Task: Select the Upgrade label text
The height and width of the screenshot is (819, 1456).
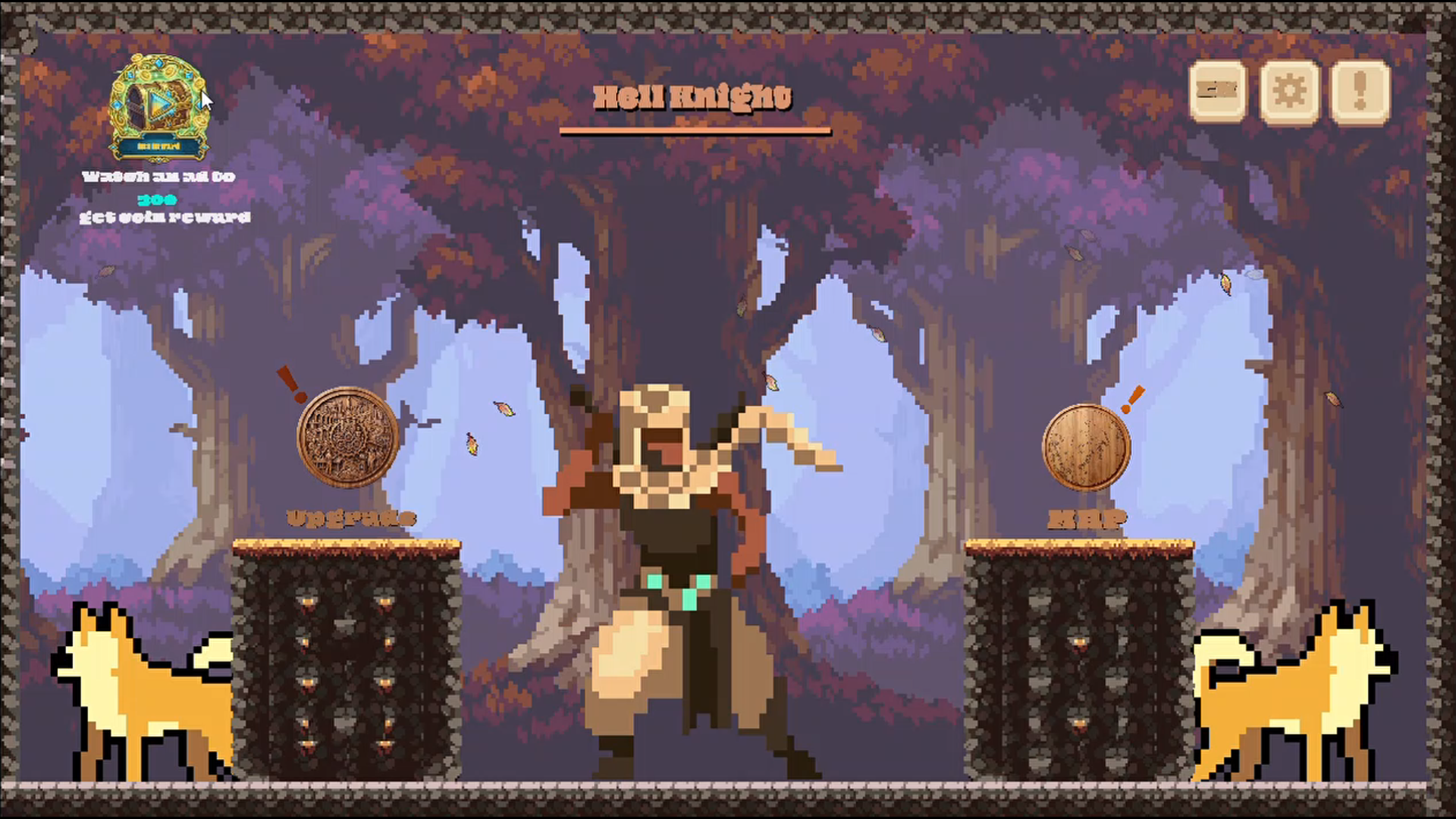Action: click(x=351, y=518)
